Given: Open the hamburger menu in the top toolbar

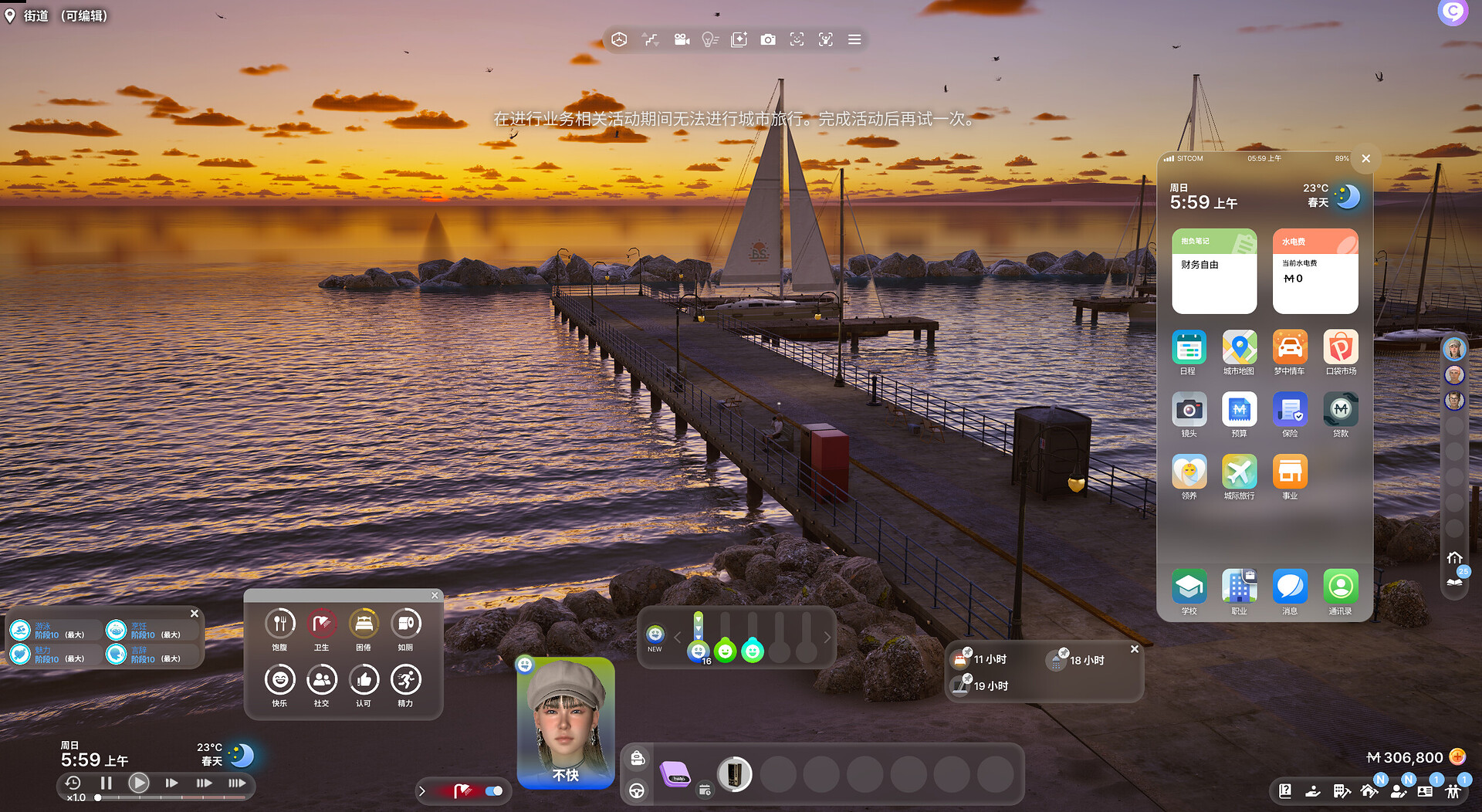Looking at the screenshot, I should pos(854,39).
